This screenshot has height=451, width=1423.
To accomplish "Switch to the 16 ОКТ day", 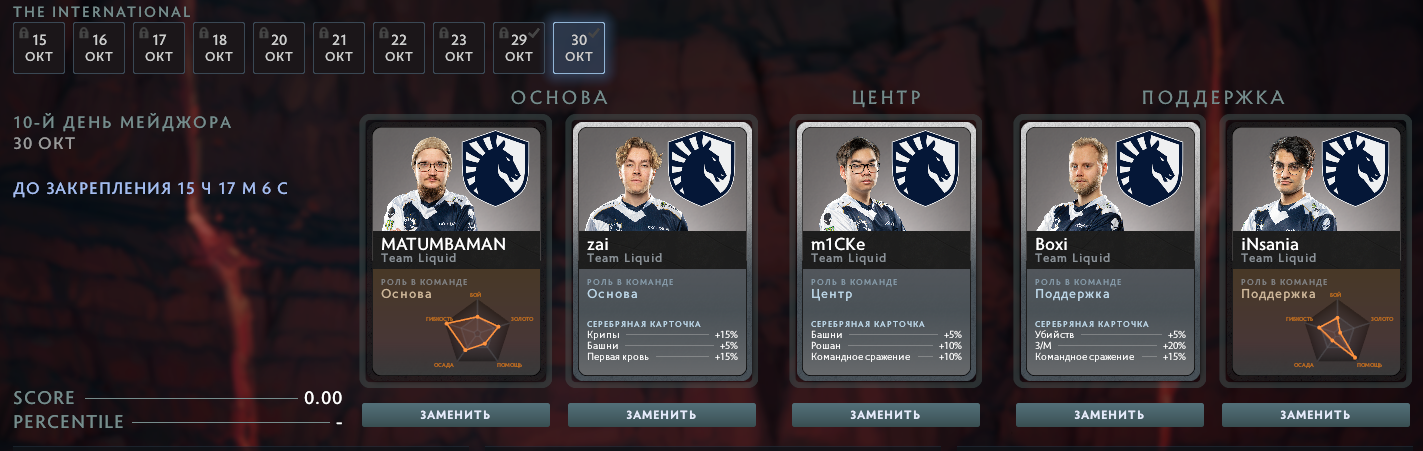I will (99, 48).
